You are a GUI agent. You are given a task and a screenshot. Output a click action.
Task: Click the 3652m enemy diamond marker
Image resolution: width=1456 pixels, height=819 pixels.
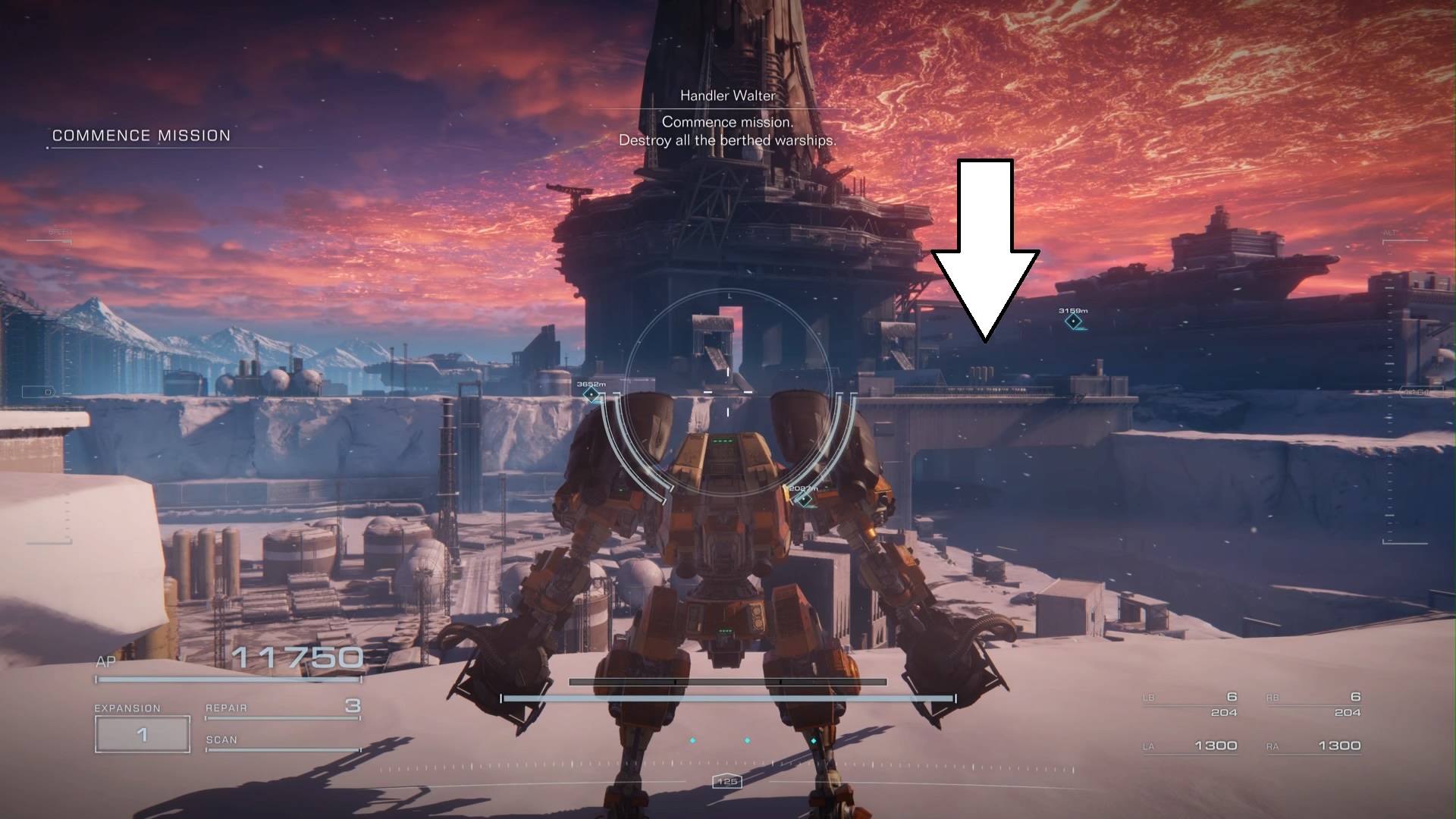click(592, 396)
